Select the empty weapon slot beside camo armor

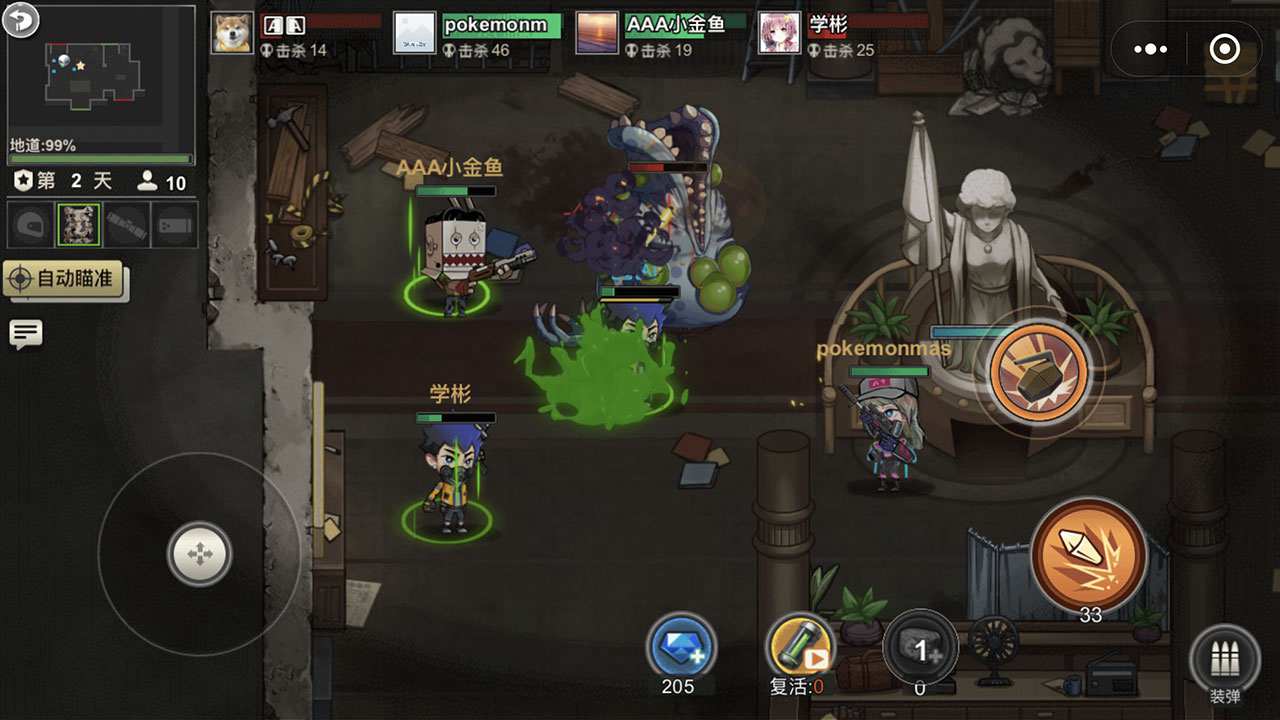127,225
